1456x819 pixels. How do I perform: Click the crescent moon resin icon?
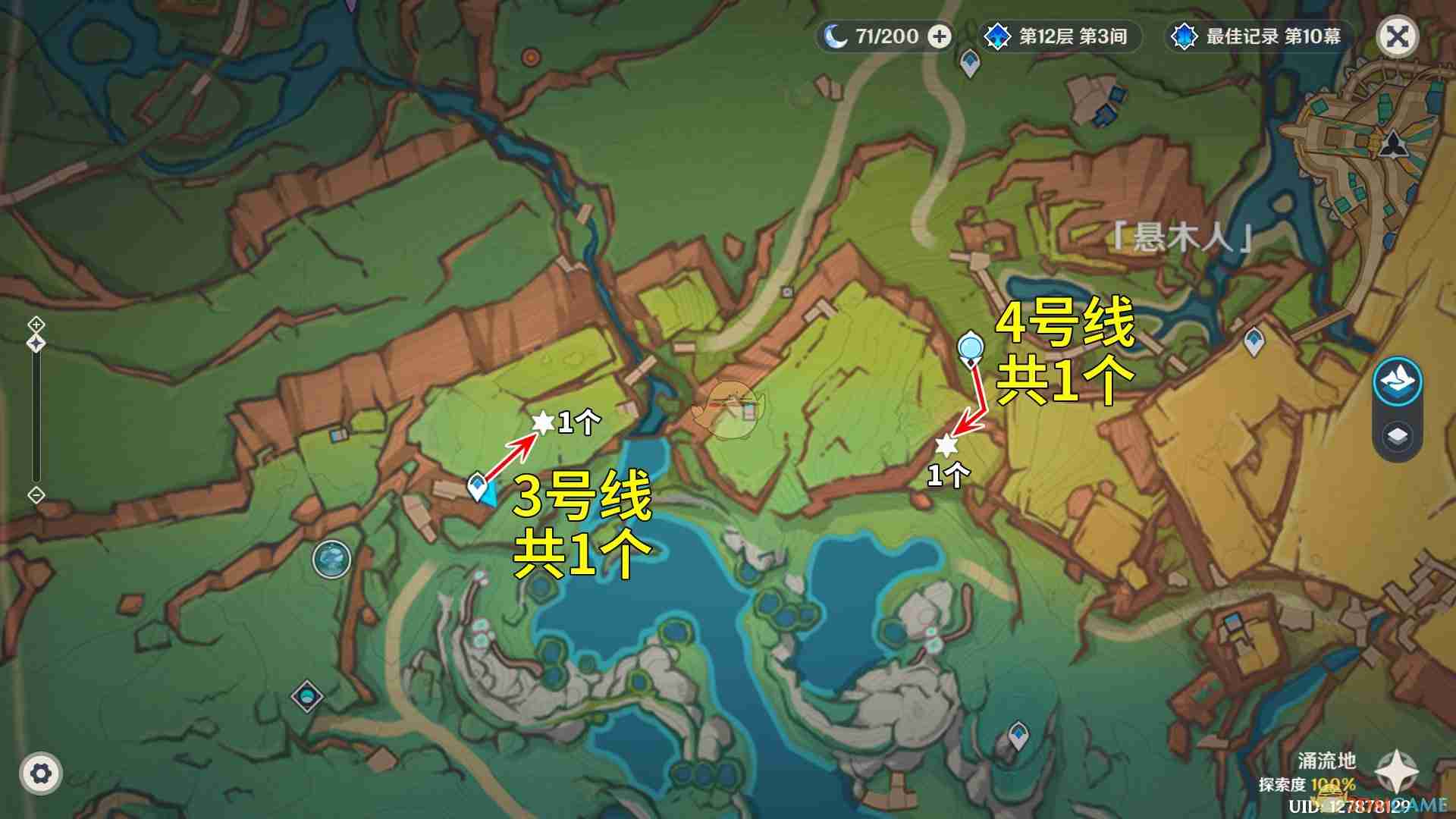[837, 35]
